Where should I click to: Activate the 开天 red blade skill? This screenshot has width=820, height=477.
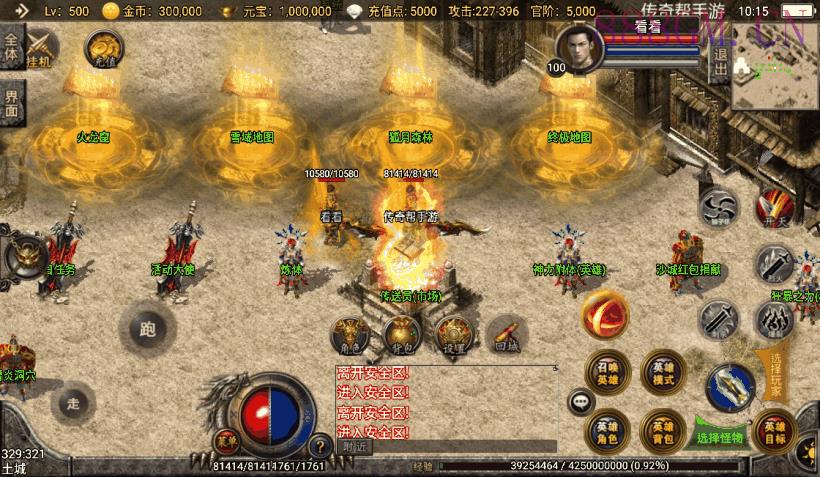773,207
